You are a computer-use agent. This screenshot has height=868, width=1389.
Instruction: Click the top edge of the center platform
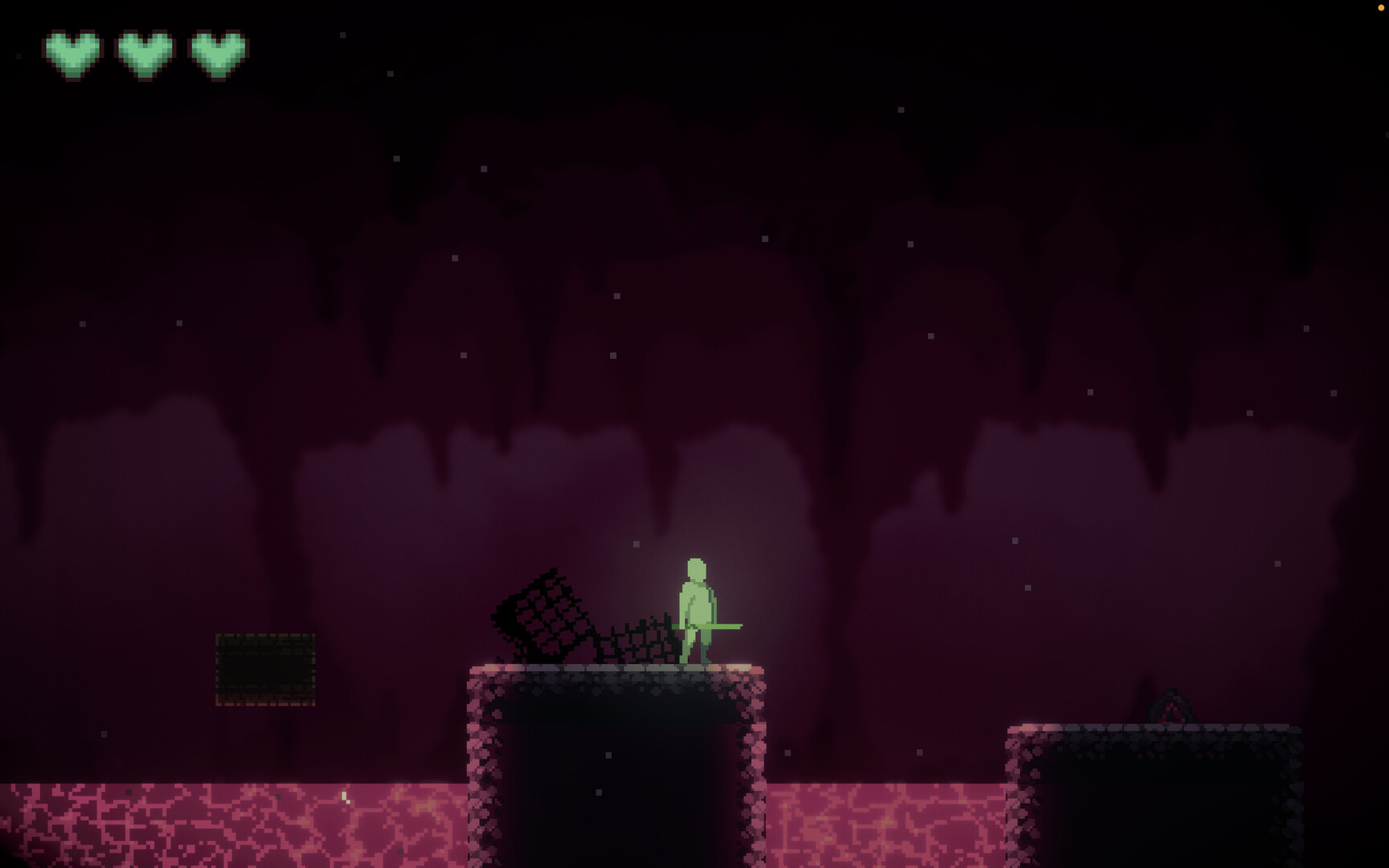pyautogui.click(x=611, y=669)
